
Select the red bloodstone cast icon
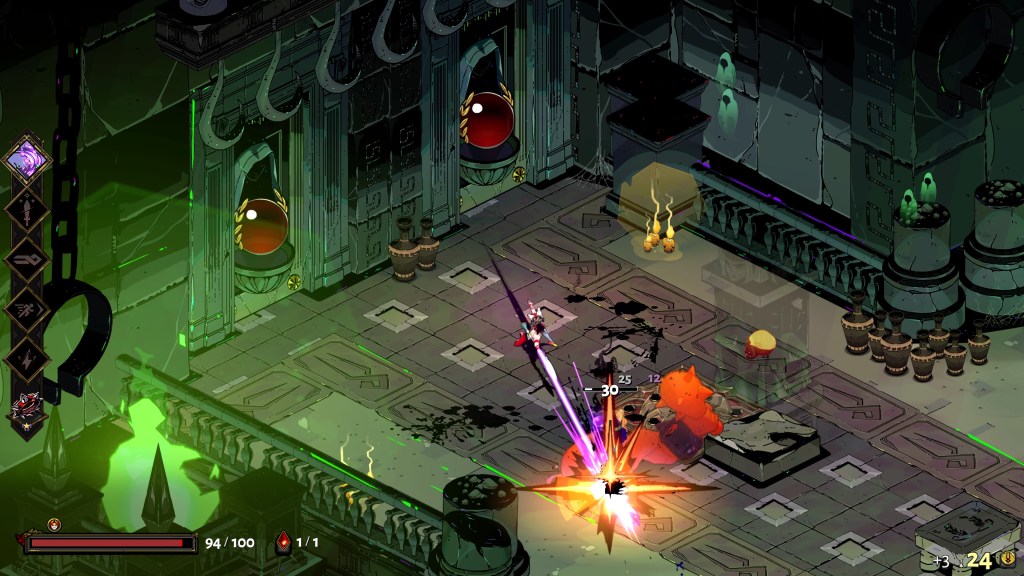click(283, 543)
